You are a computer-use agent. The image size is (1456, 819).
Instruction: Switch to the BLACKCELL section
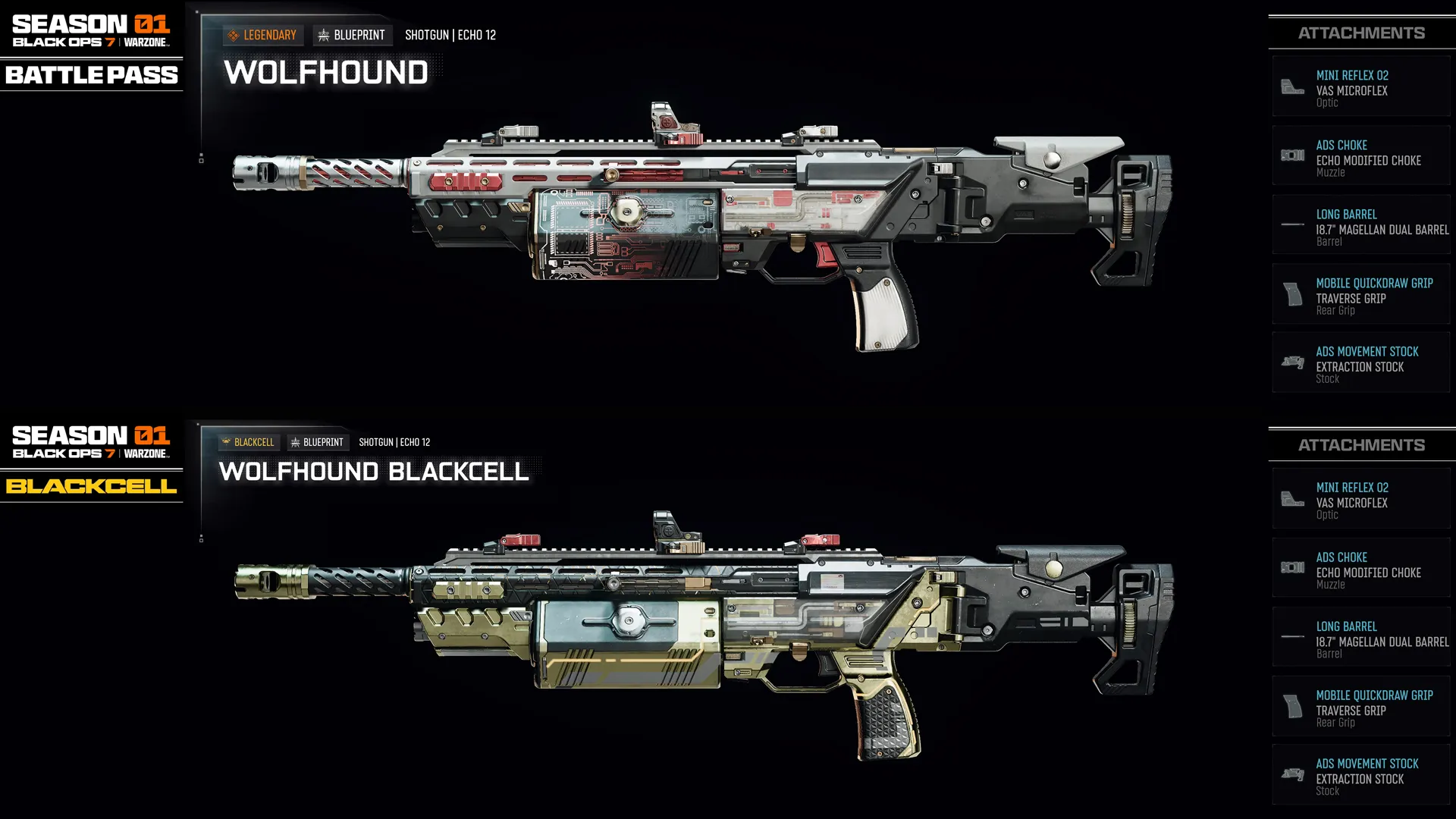coord(91,487)
